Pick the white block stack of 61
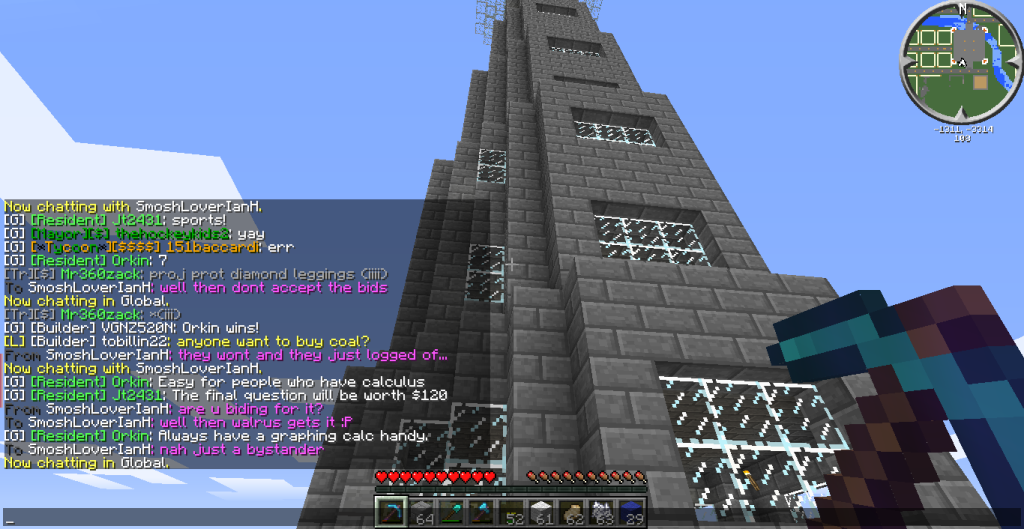 (x=542, y=510)
